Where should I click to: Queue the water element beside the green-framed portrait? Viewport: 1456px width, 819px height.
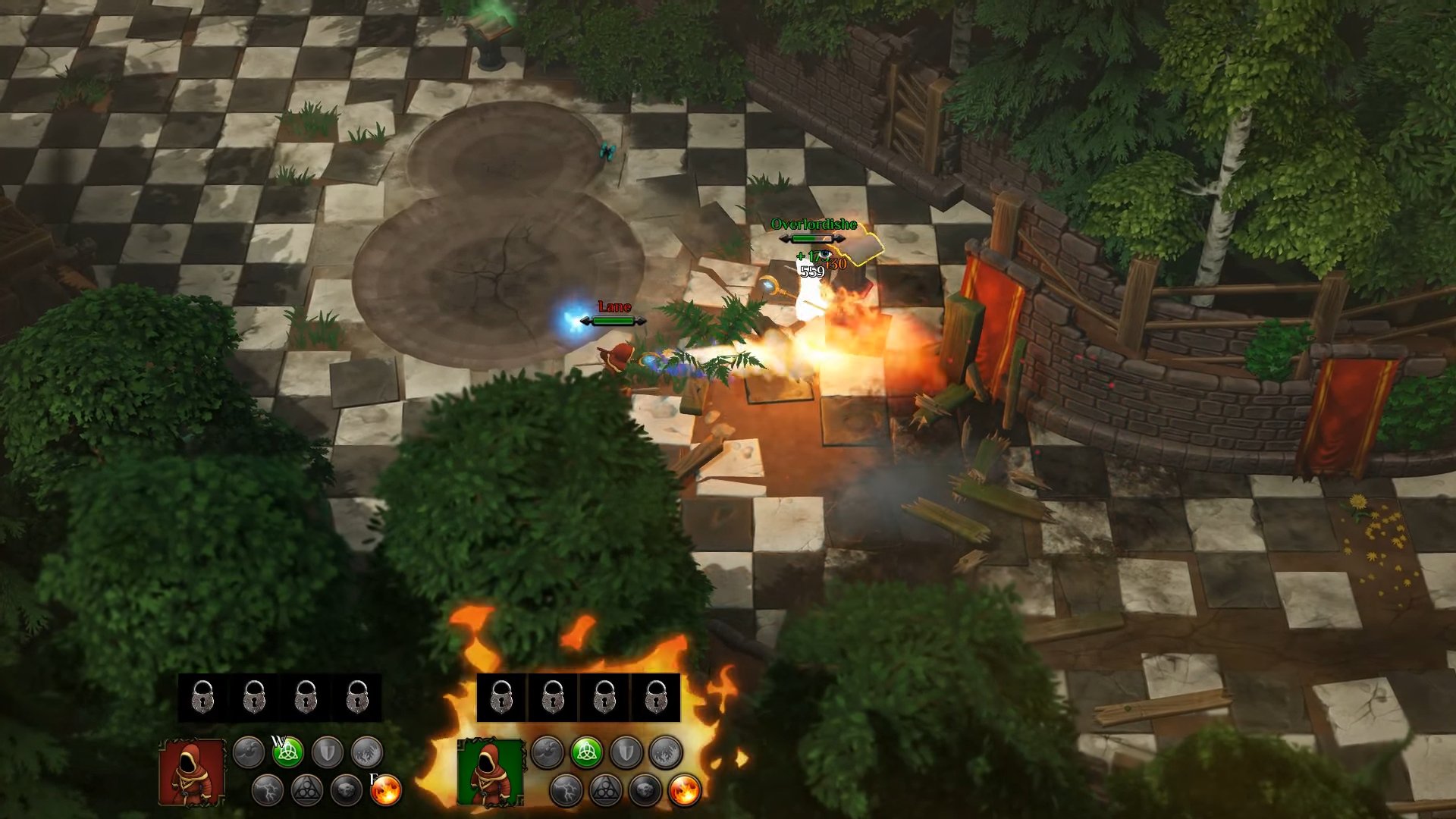click(547, 752)
